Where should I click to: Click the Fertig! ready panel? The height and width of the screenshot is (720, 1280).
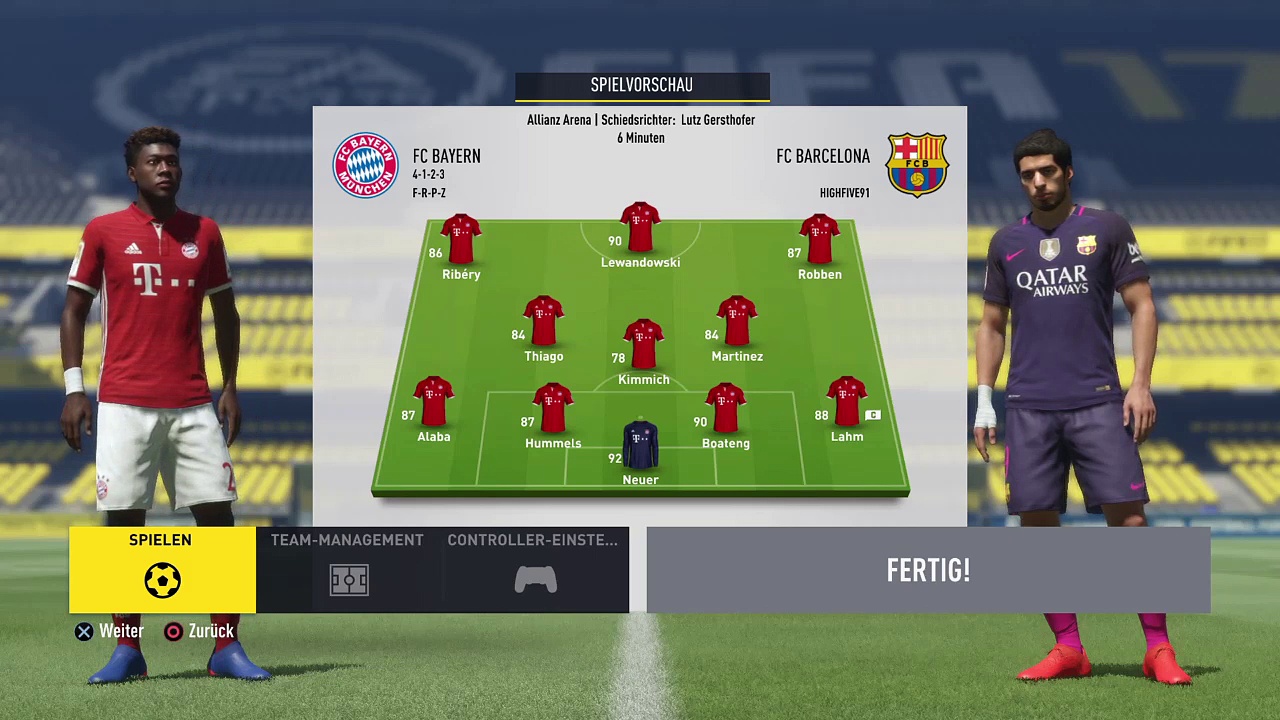928,570
